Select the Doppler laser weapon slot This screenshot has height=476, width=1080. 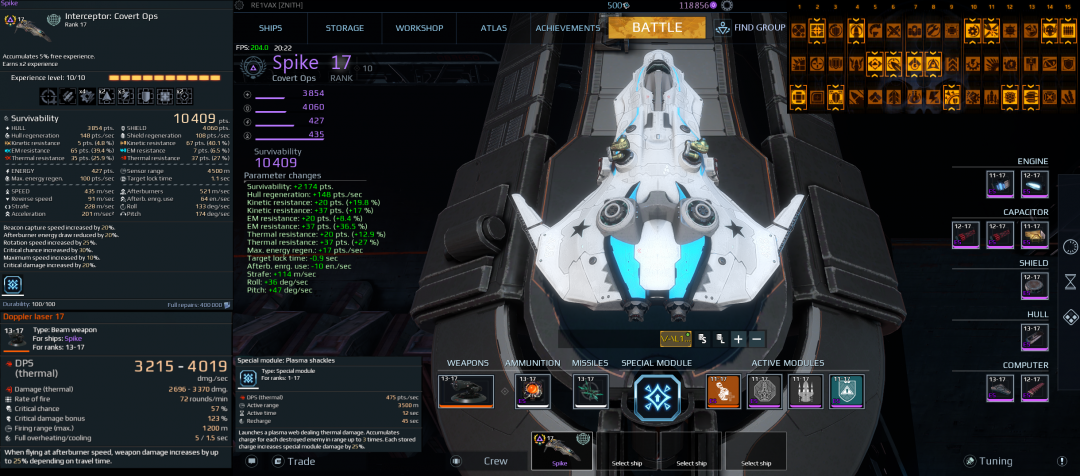[465, 392]
